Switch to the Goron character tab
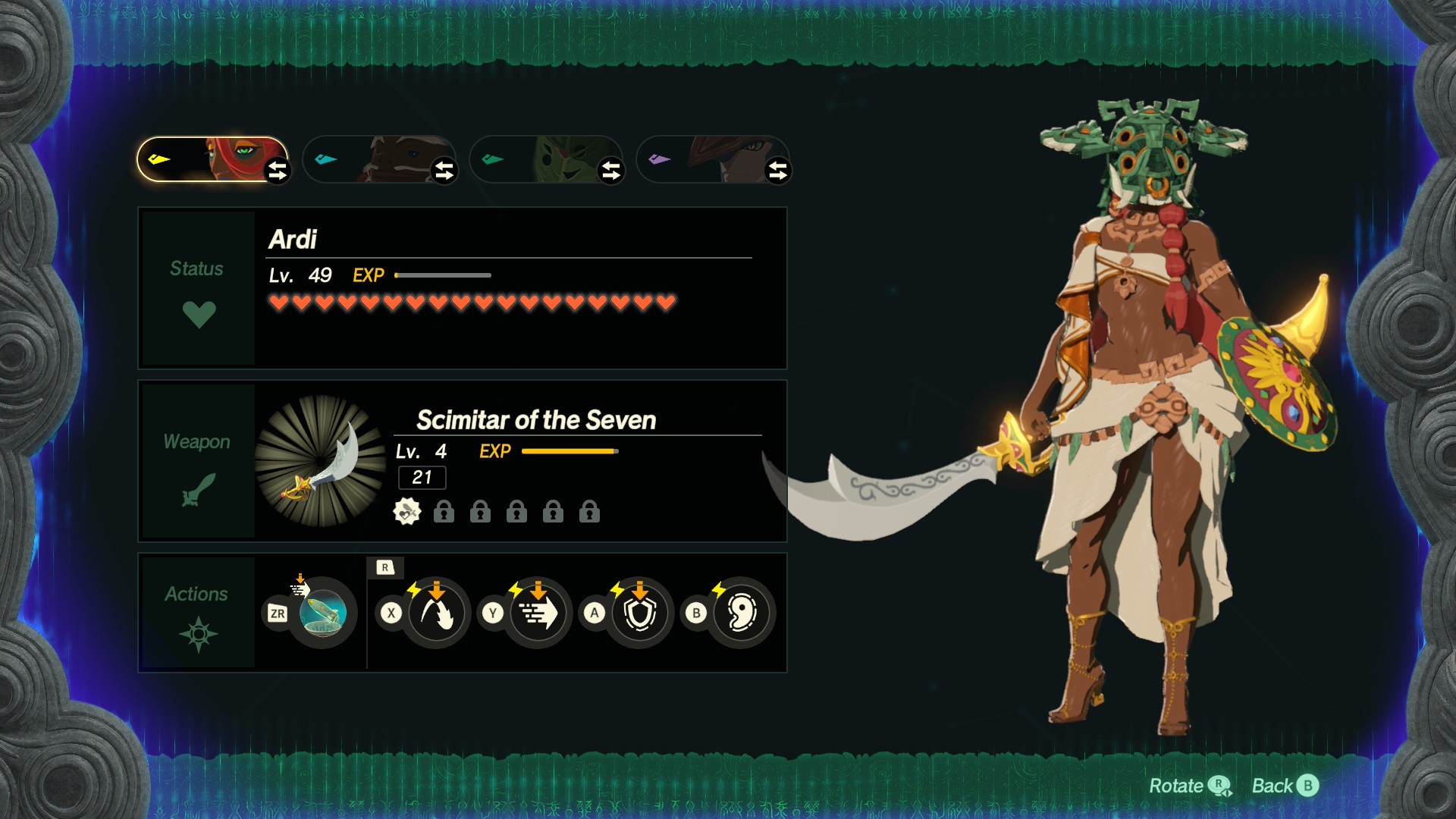Screen dimensions: 1456x819 (x=372, y=159)
